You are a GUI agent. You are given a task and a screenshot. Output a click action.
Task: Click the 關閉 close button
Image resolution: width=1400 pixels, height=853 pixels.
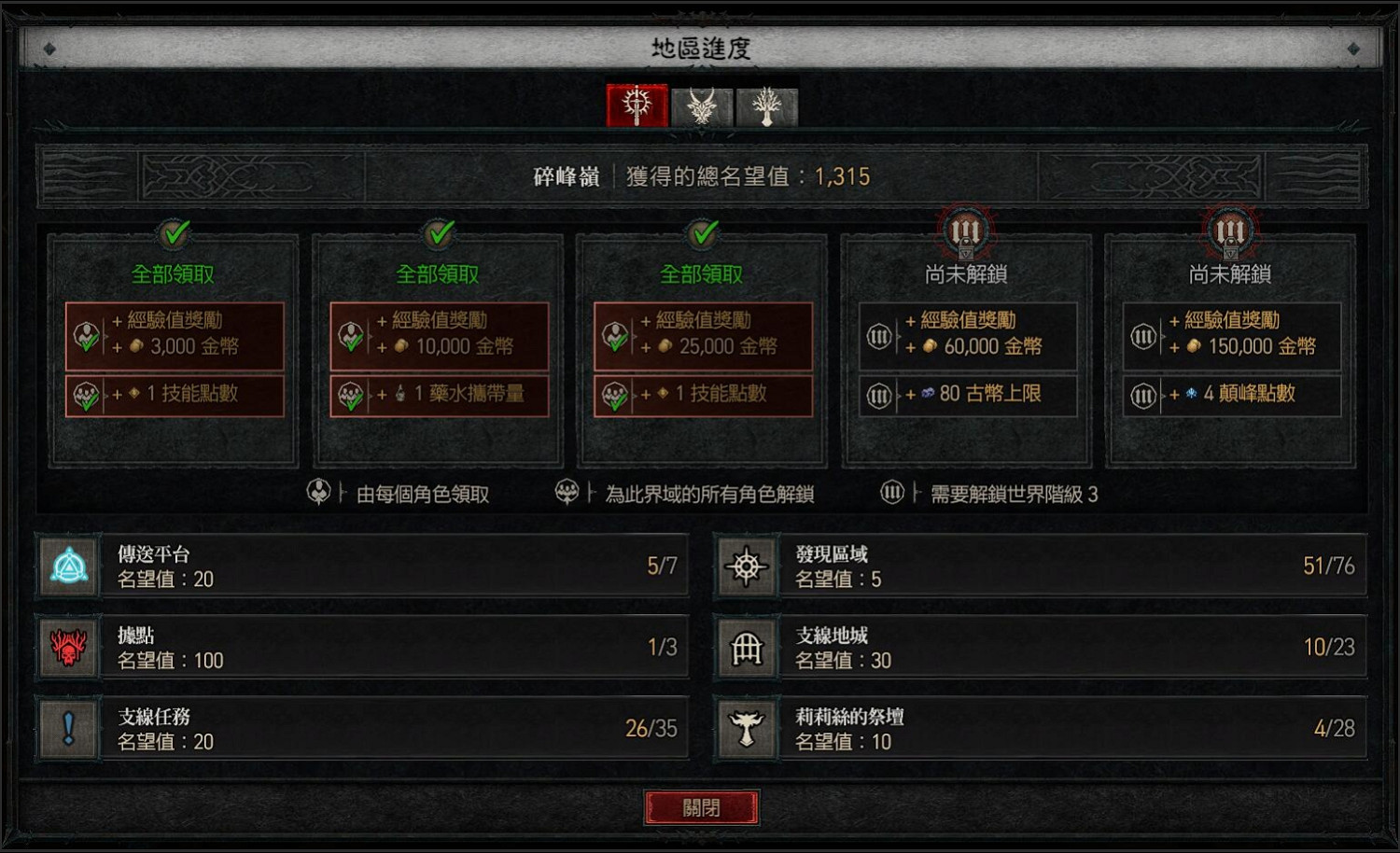point(703,806)
